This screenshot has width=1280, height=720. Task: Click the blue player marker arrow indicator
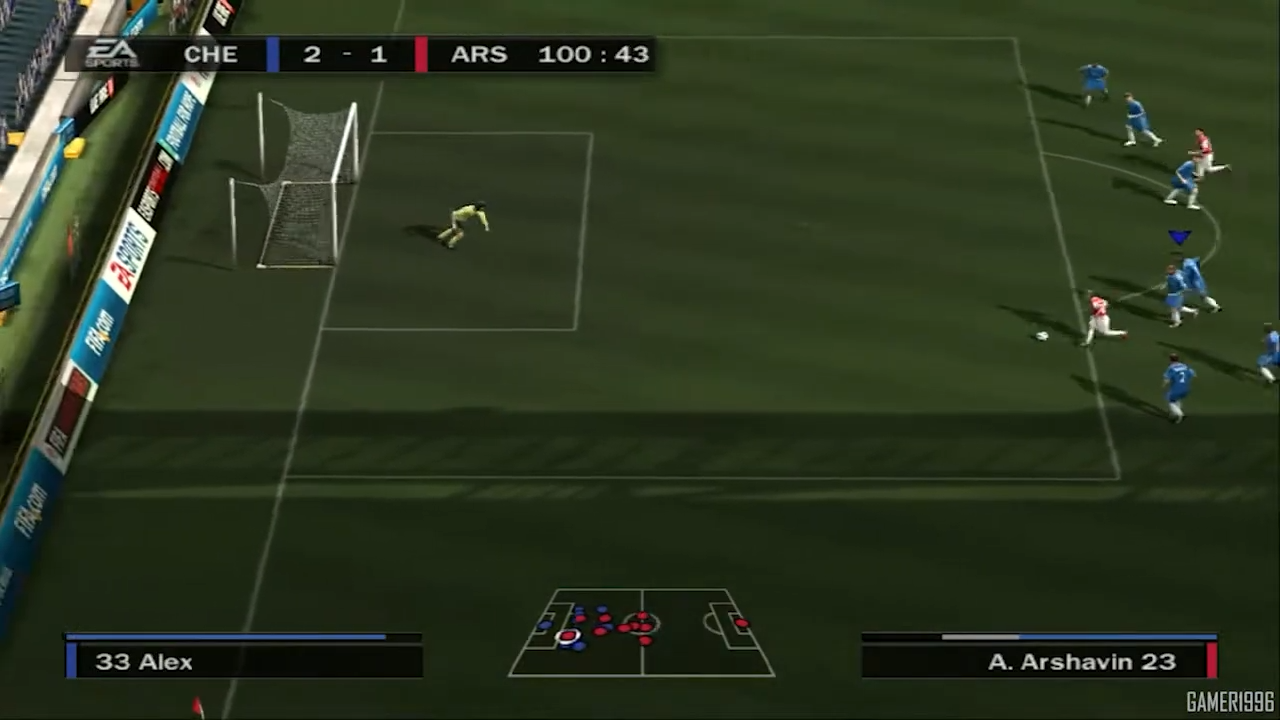[1180, 237]
